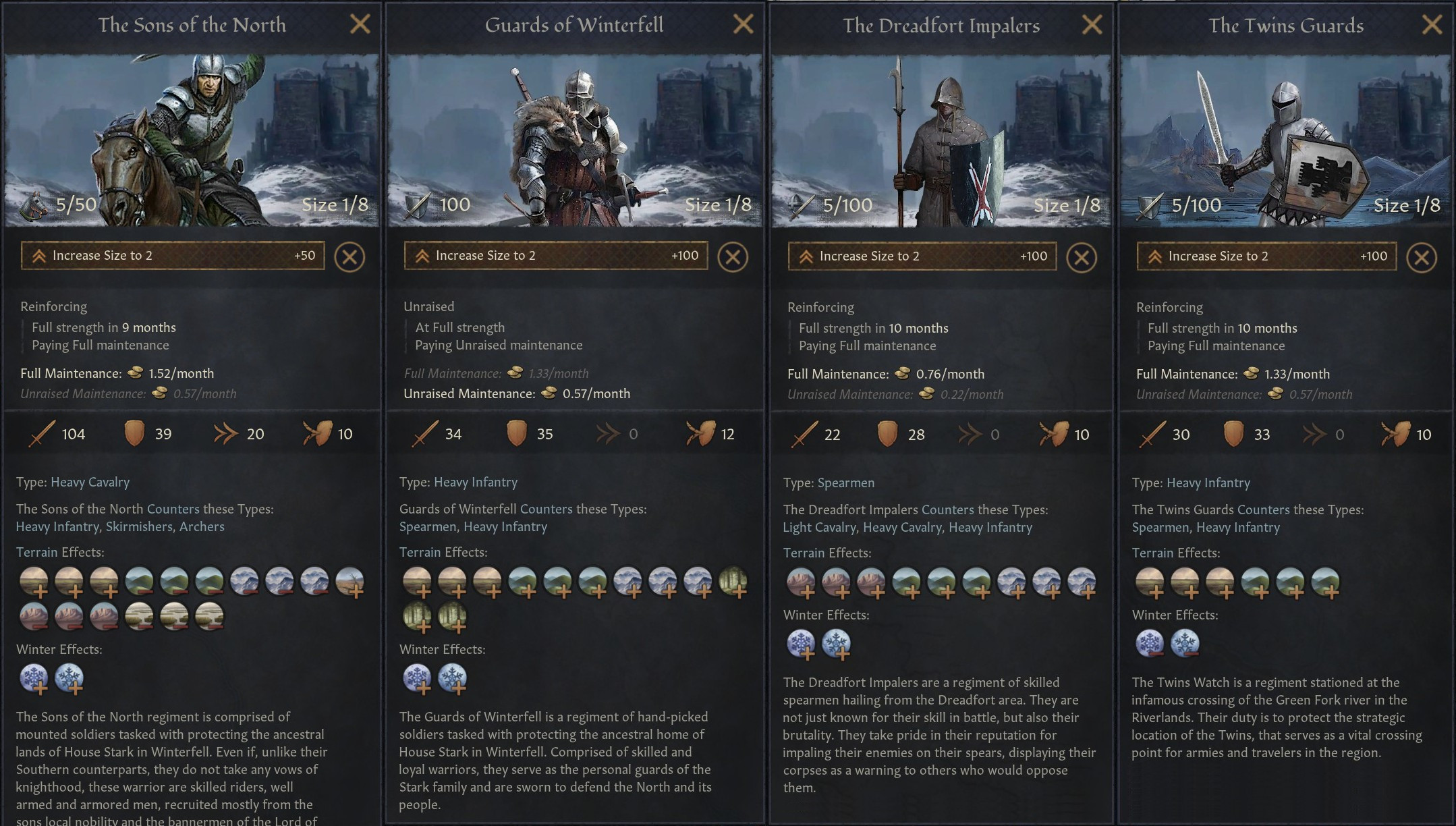
Task: Open the Heavy Infantry counter link under Winterfell Guards
Action: (506, 526)
